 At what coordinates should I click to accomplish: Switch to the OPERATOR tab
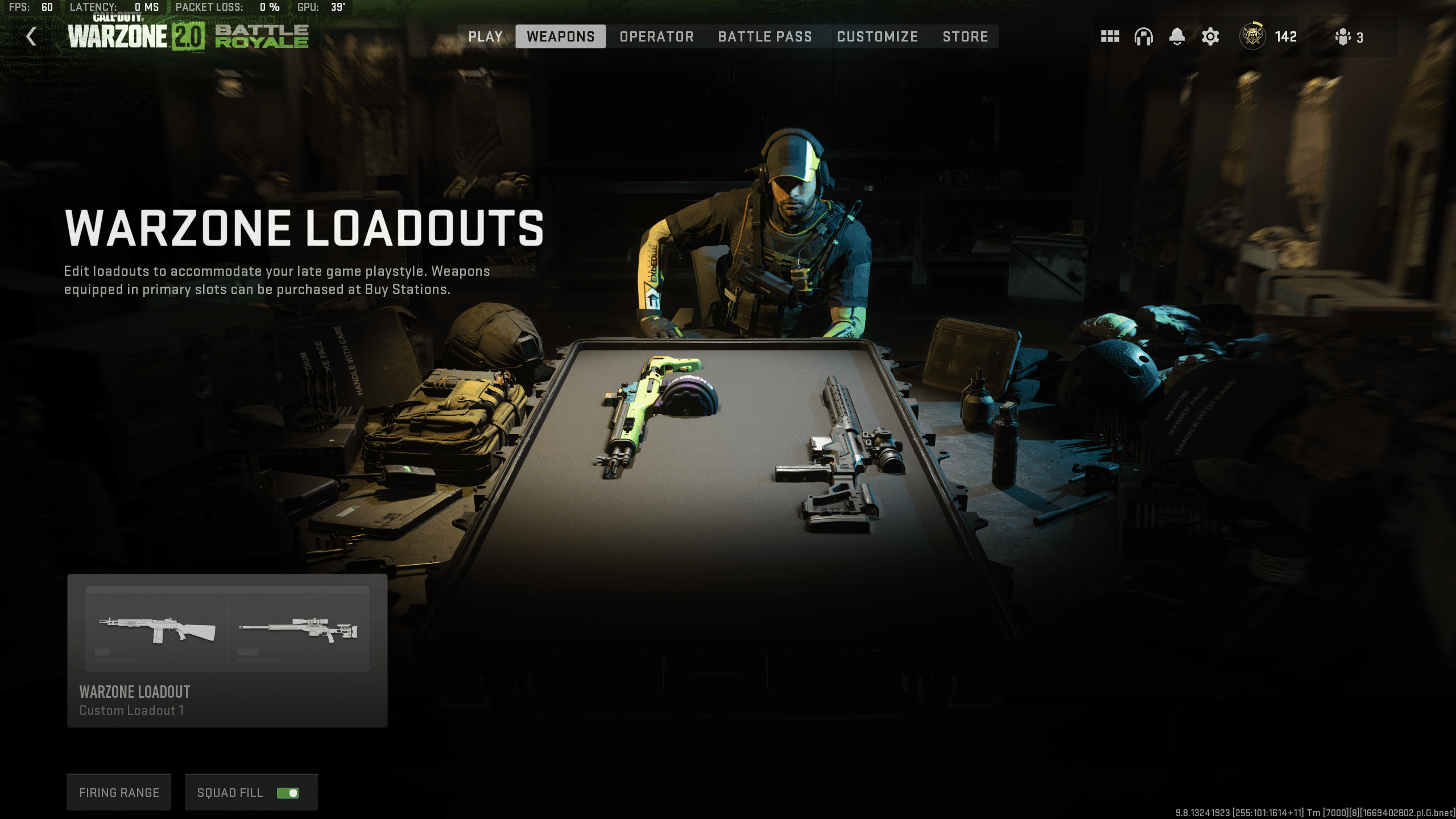656,36
